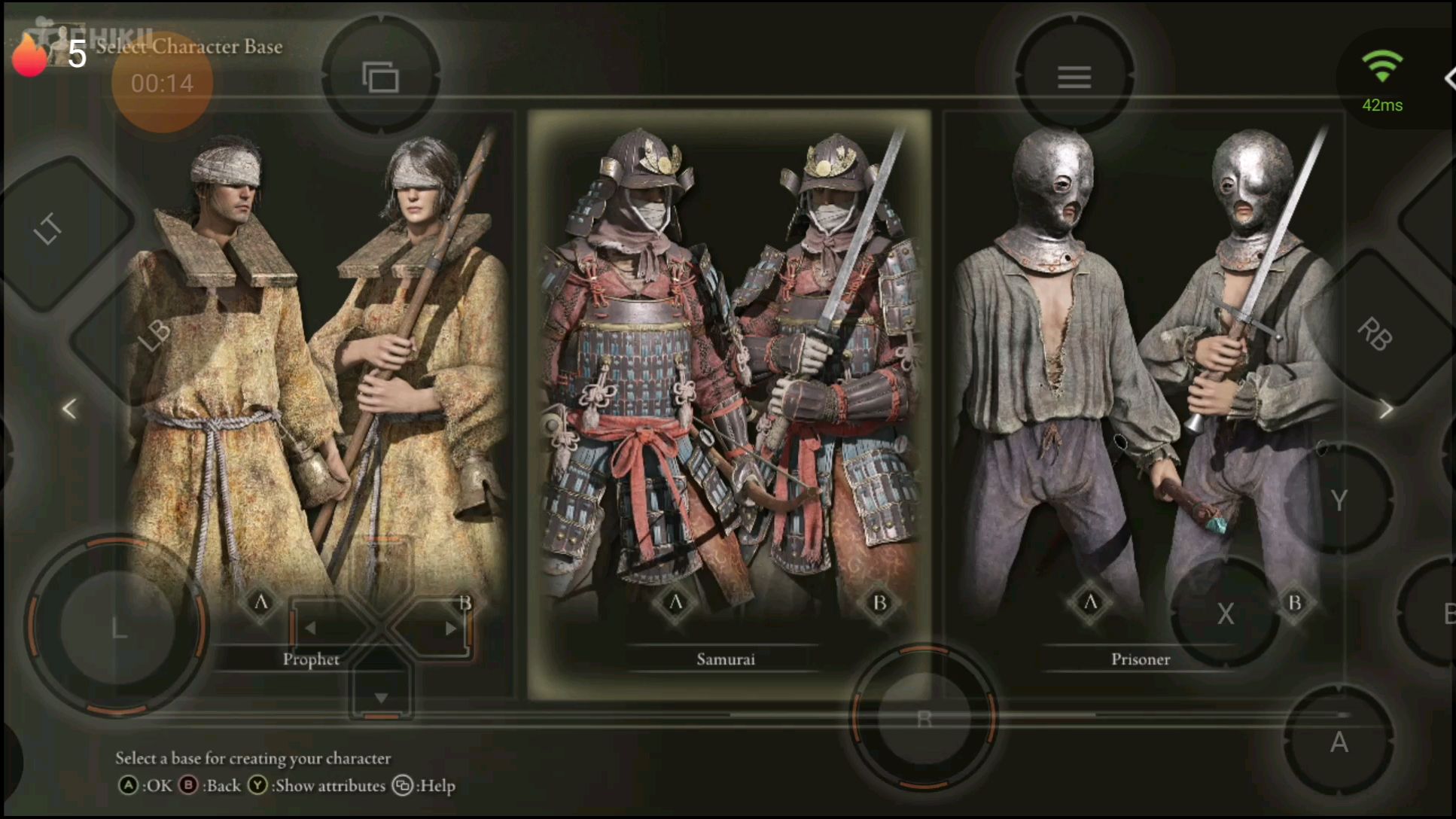Show next character bases with right arrow
The height and width of the screenshot is (819, 1456).
1386,409
